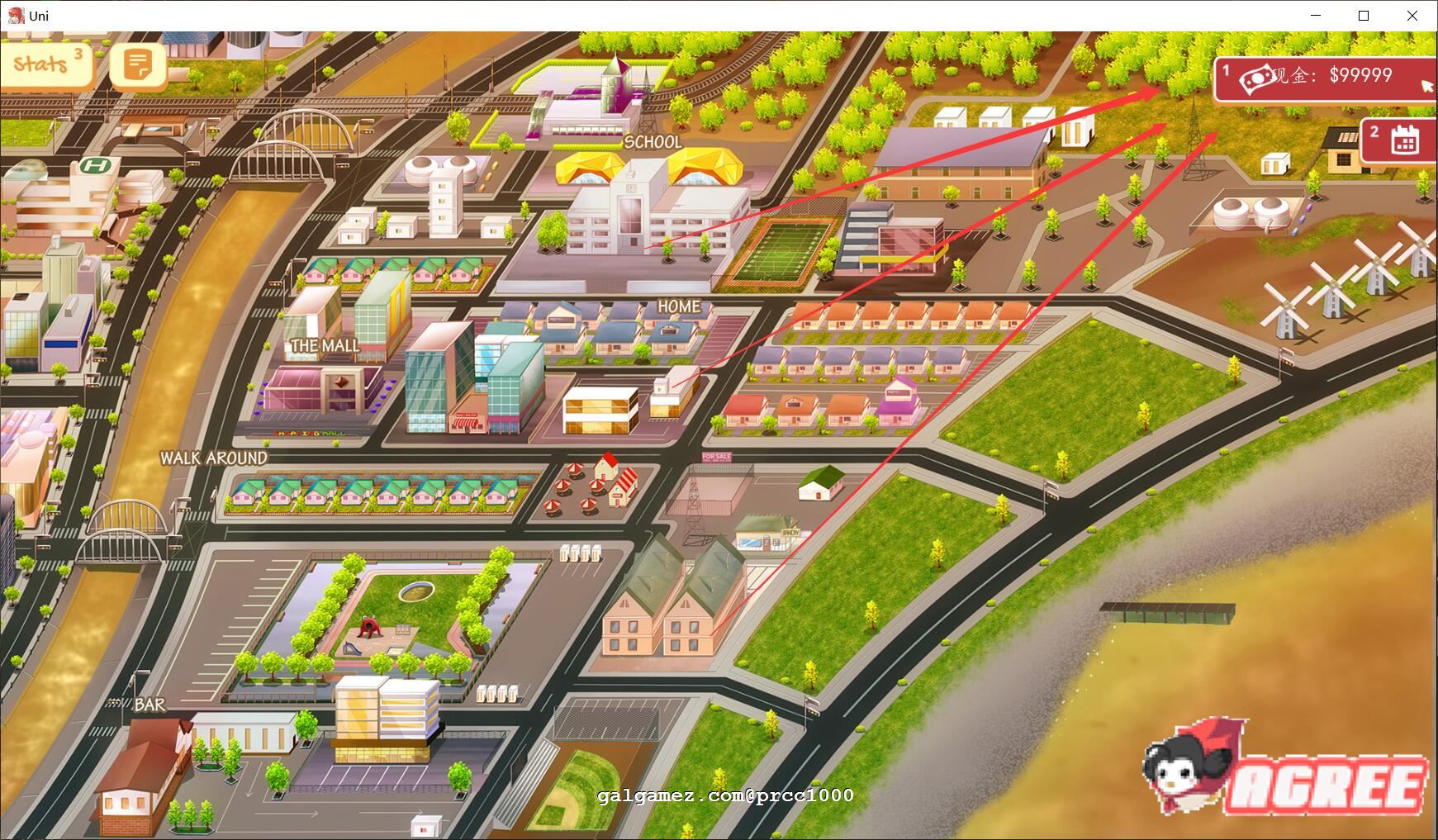
Task: Click the Uni icon in the title bar
Action: point(15,15)
